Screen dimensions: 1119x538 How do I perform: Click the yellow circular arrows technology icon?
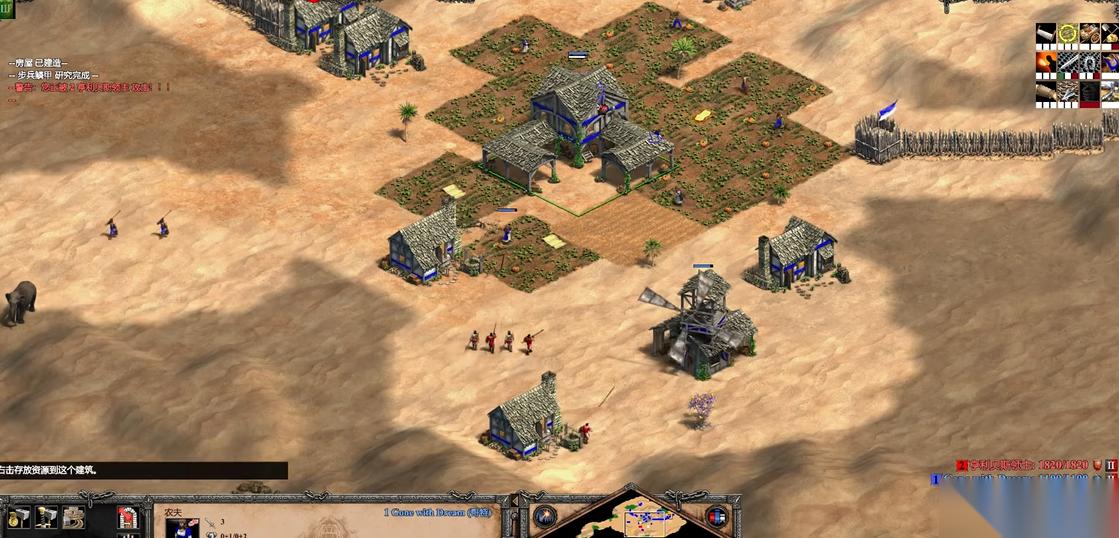tap(1068, 34)
